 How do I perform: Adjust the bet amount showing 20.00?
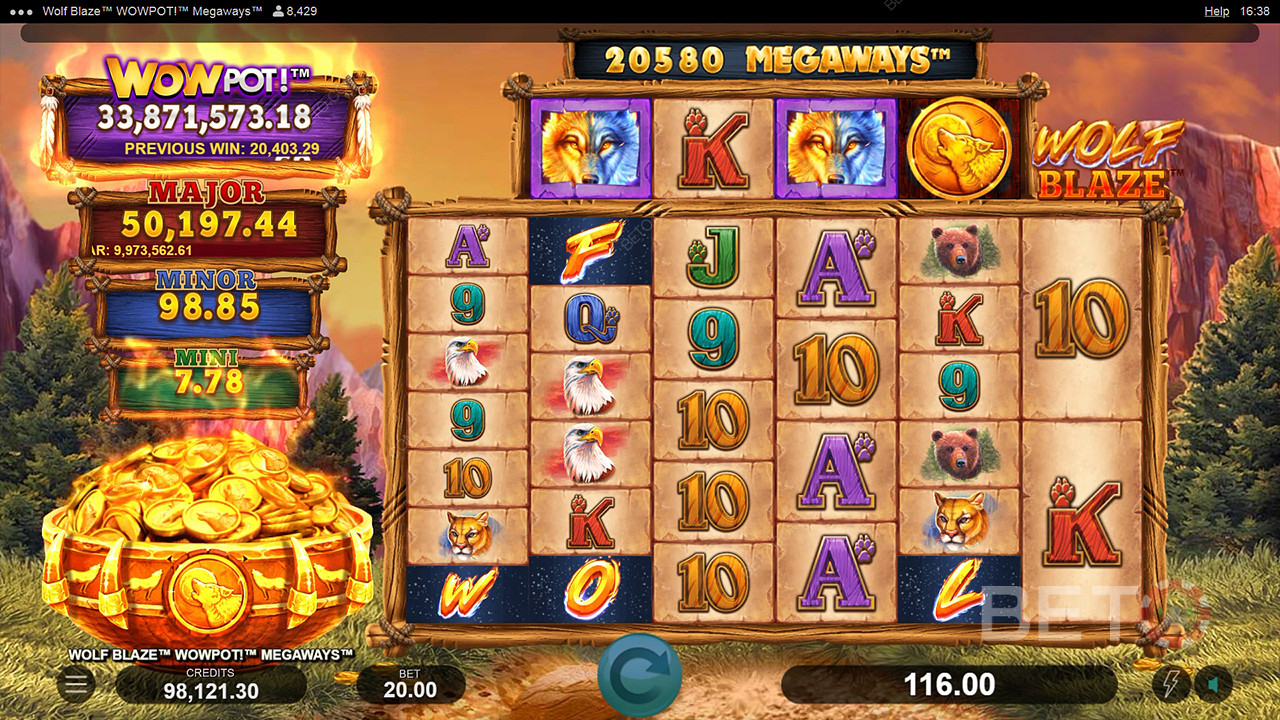coord(410,685)
